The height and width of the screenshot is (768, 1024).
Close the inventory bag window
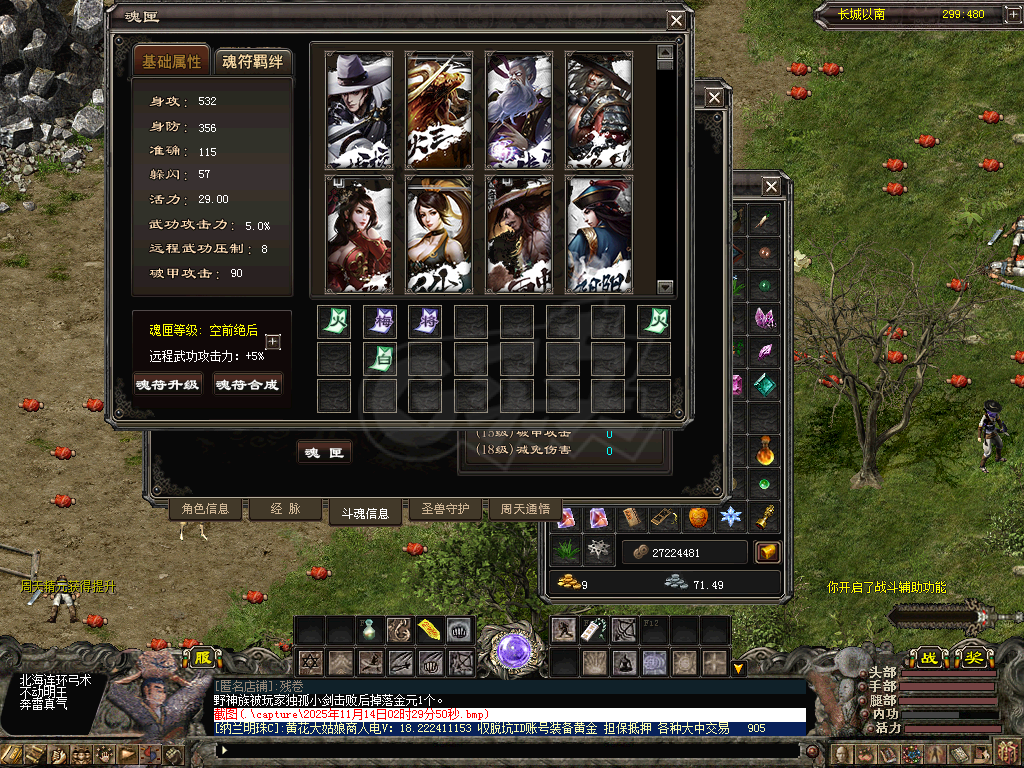point(771,186)
